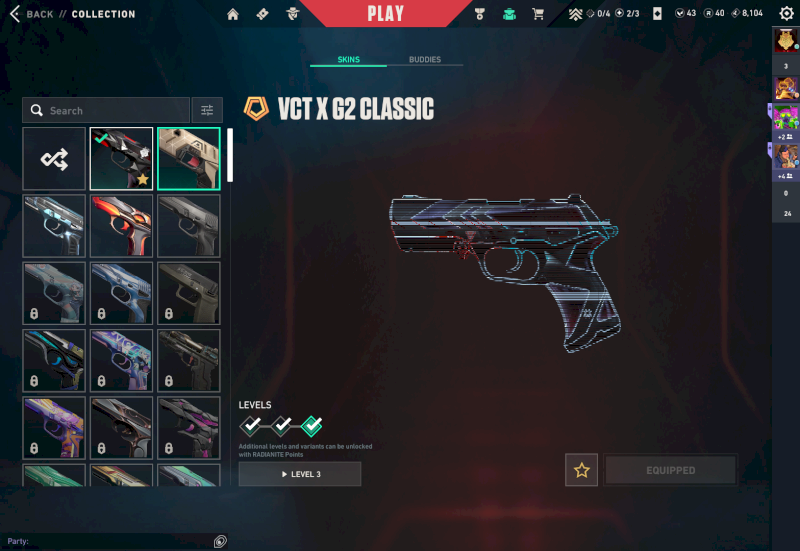Select the tan Classic skin with teal border
Screen dimensions: 800x551
[x=189, y=158]
